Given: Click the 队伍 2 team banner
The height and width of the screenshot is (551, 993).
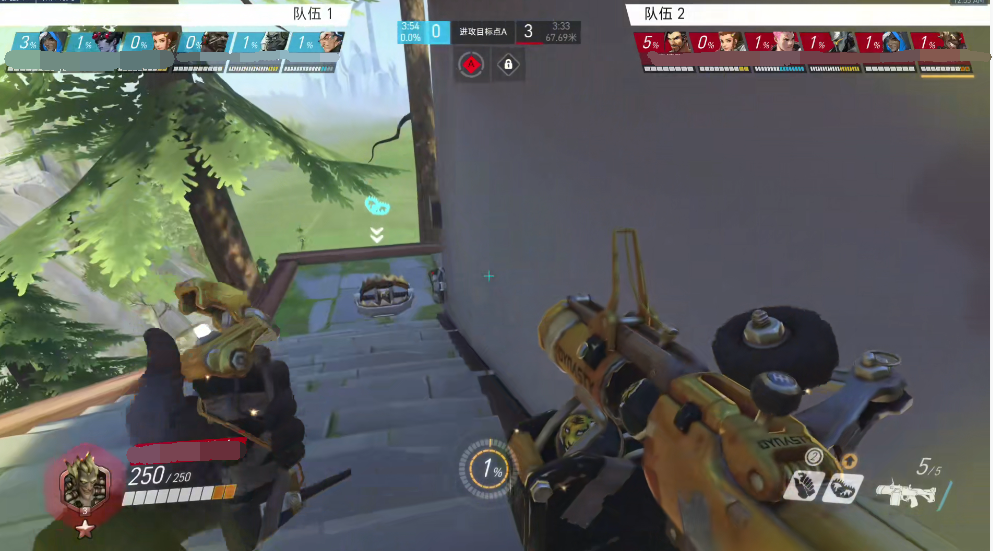Looking at the screenshot, I should [664, 13].
